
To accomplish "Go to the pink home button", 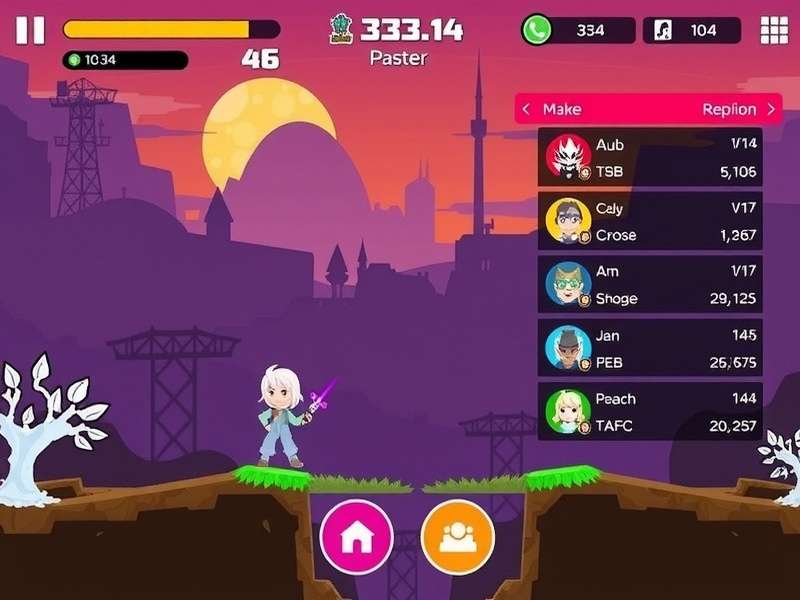I will tap(356, 536).
